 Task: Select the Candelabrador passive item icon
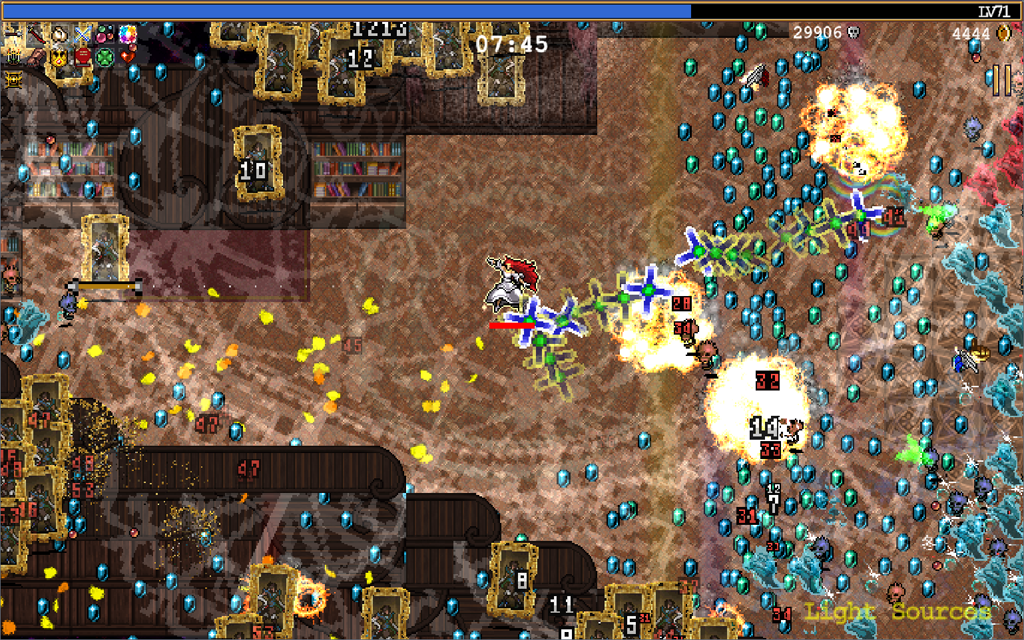13,57
